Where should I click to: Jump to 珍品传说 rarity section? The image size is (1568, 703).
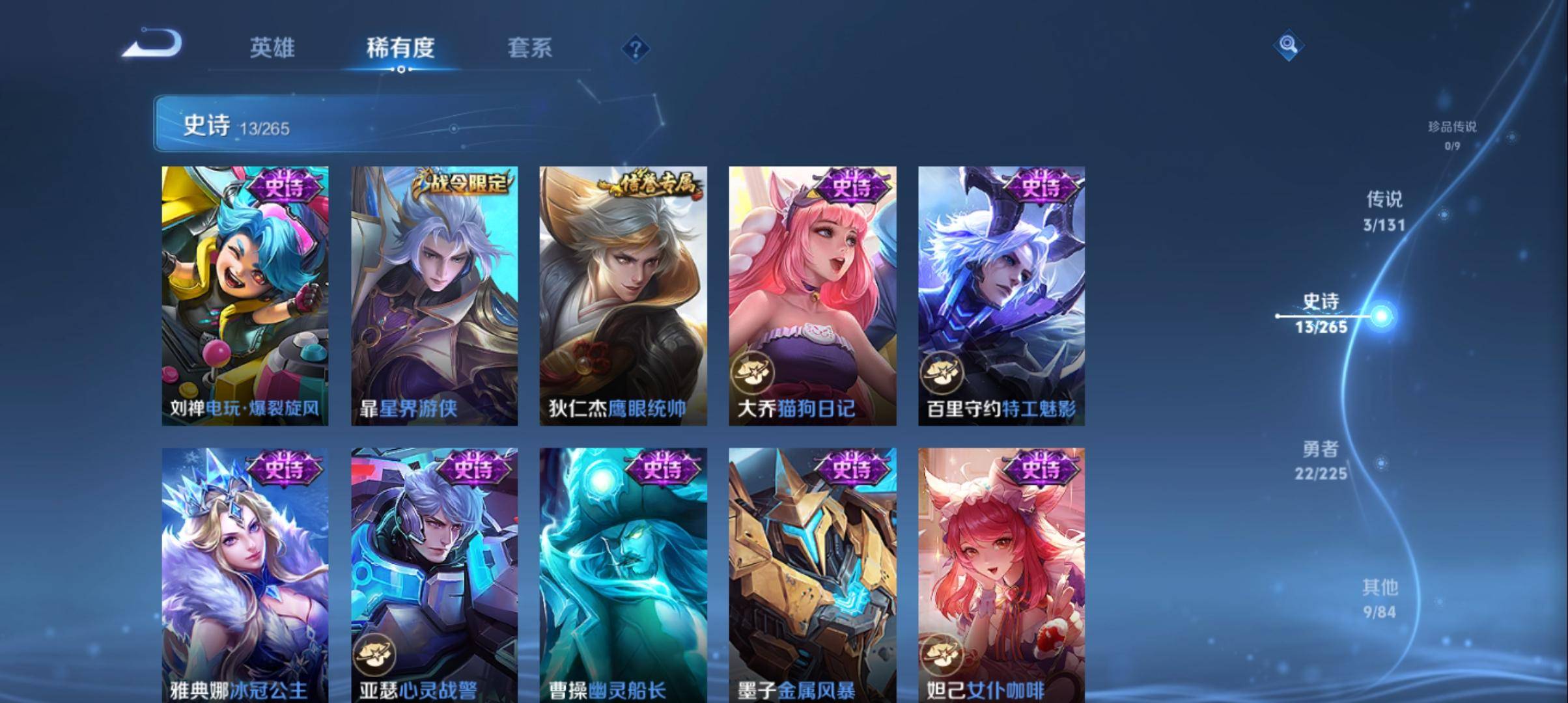1452,134
